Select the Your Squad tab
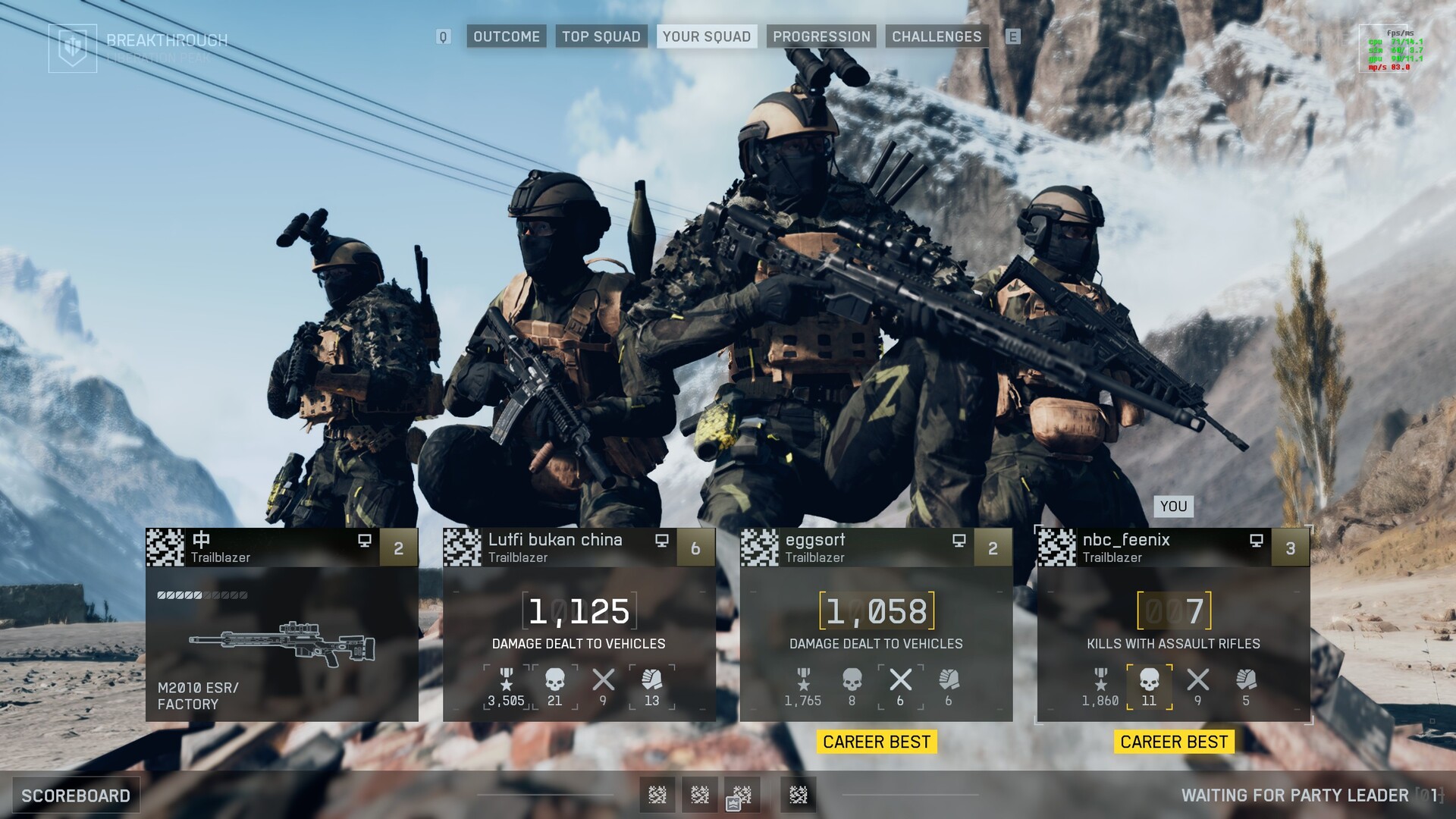Screen dimensions: 1456x819 706,36
